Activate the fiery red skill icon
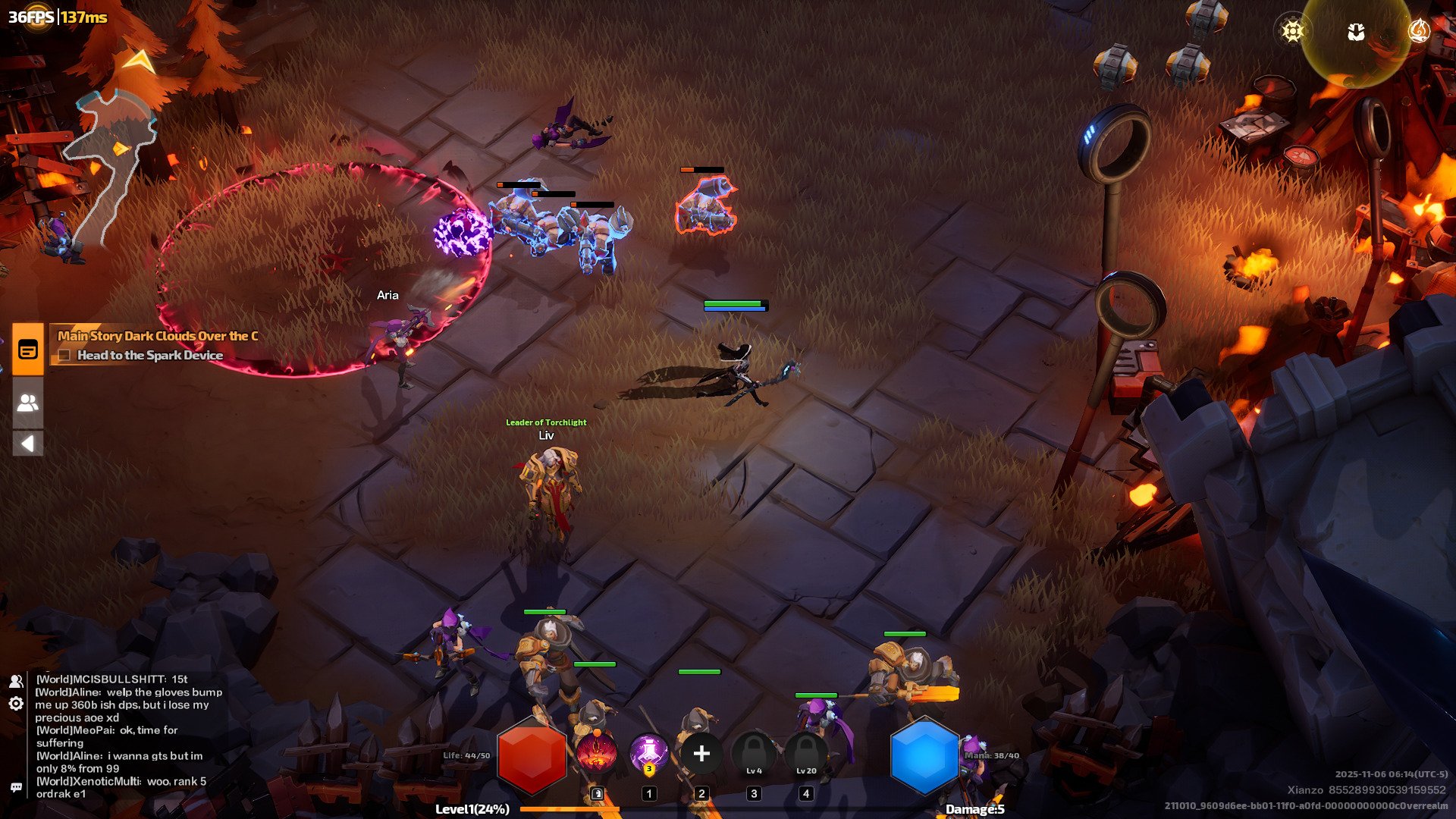Image resolution: width=1456 pixels, height=819 pixels. coord(596,753)
